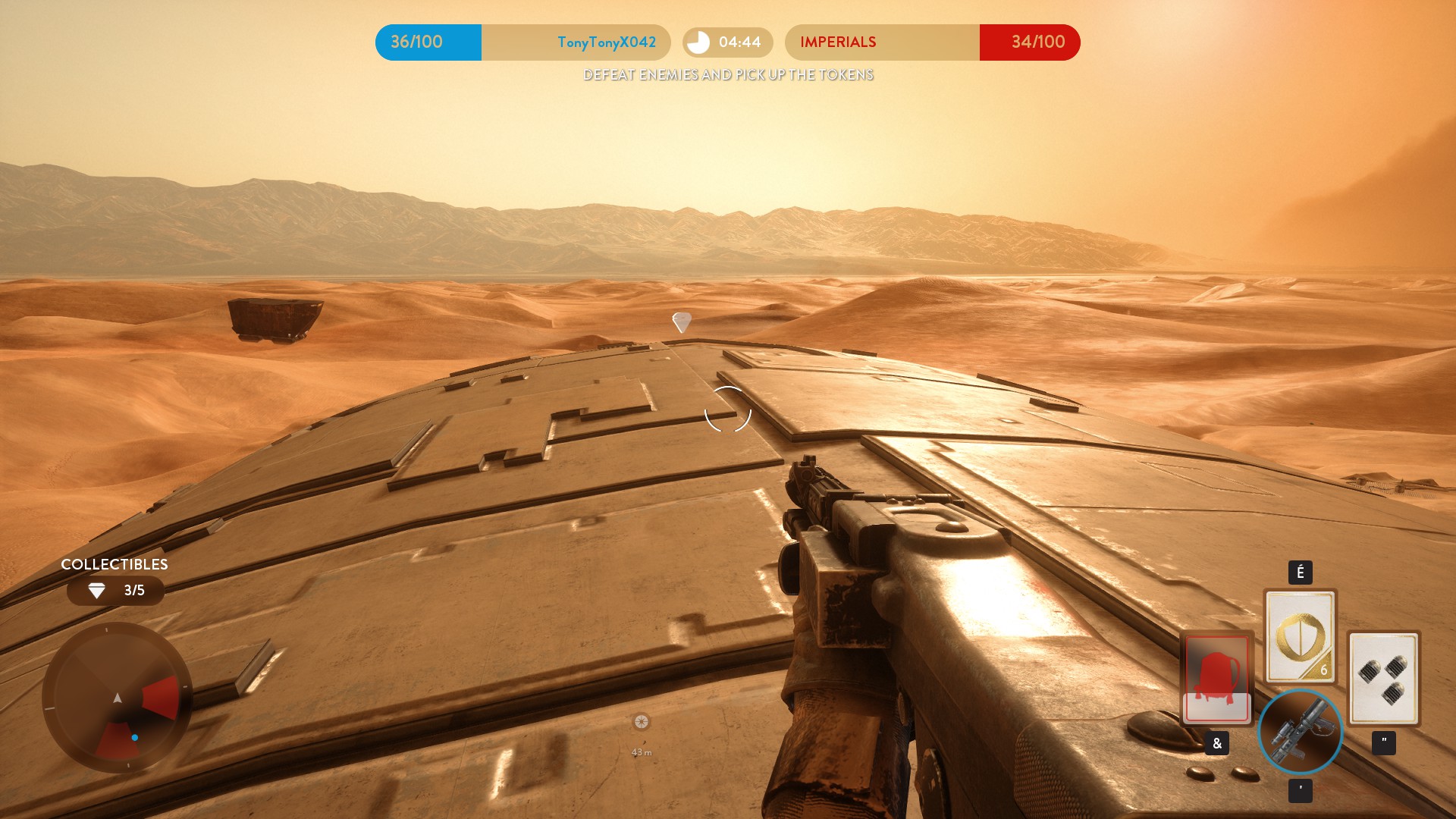The height and width of the screenshot is (819, 1456).
Task: Choose the grenades star card
Action: tap(1383, 678)
